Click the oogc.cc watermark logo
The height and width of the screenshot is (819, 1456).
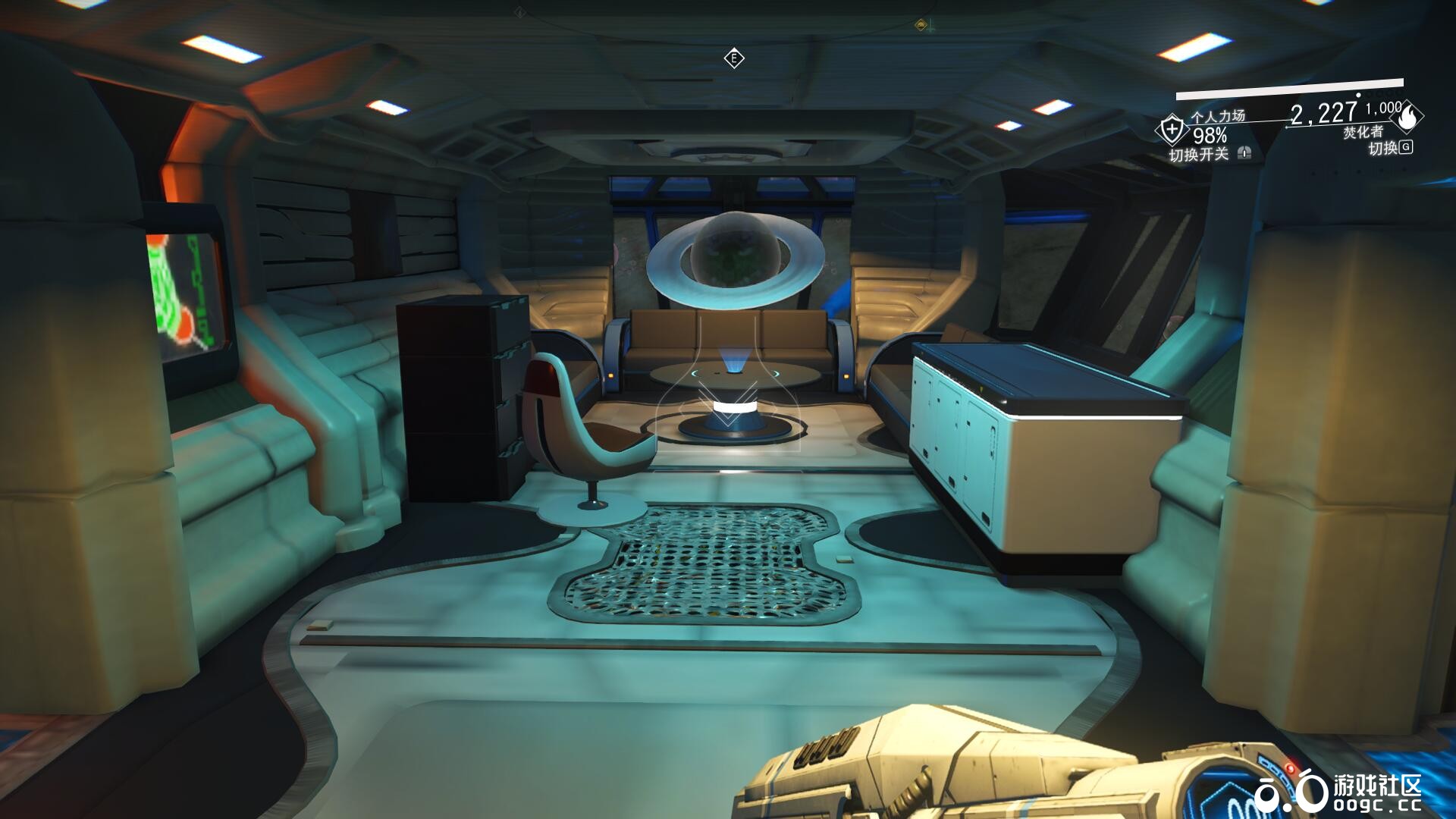[x=1337, y=792]
